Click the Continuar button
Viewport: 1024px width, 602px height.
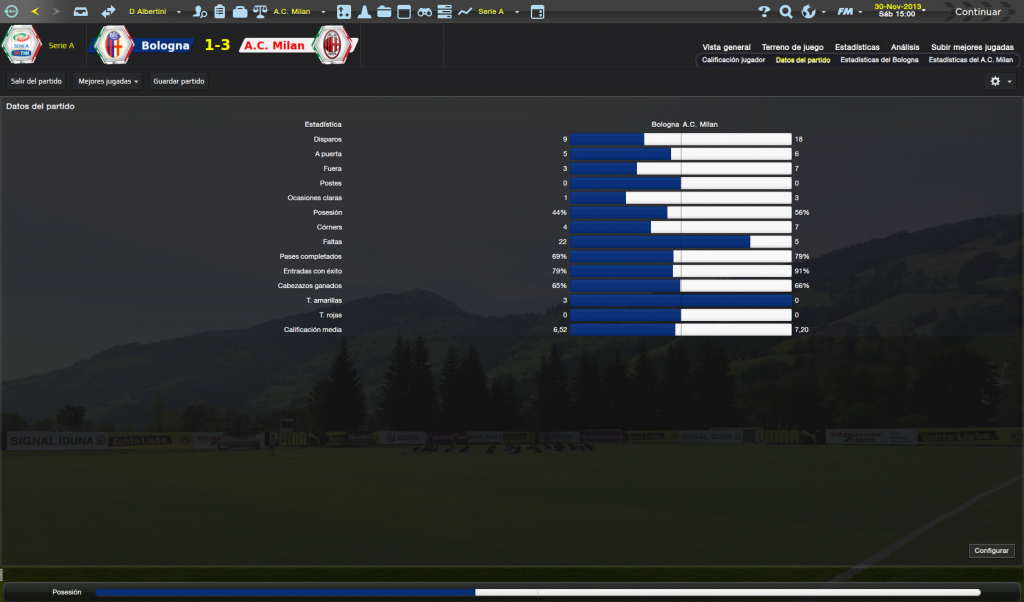(x=977, y=12)
